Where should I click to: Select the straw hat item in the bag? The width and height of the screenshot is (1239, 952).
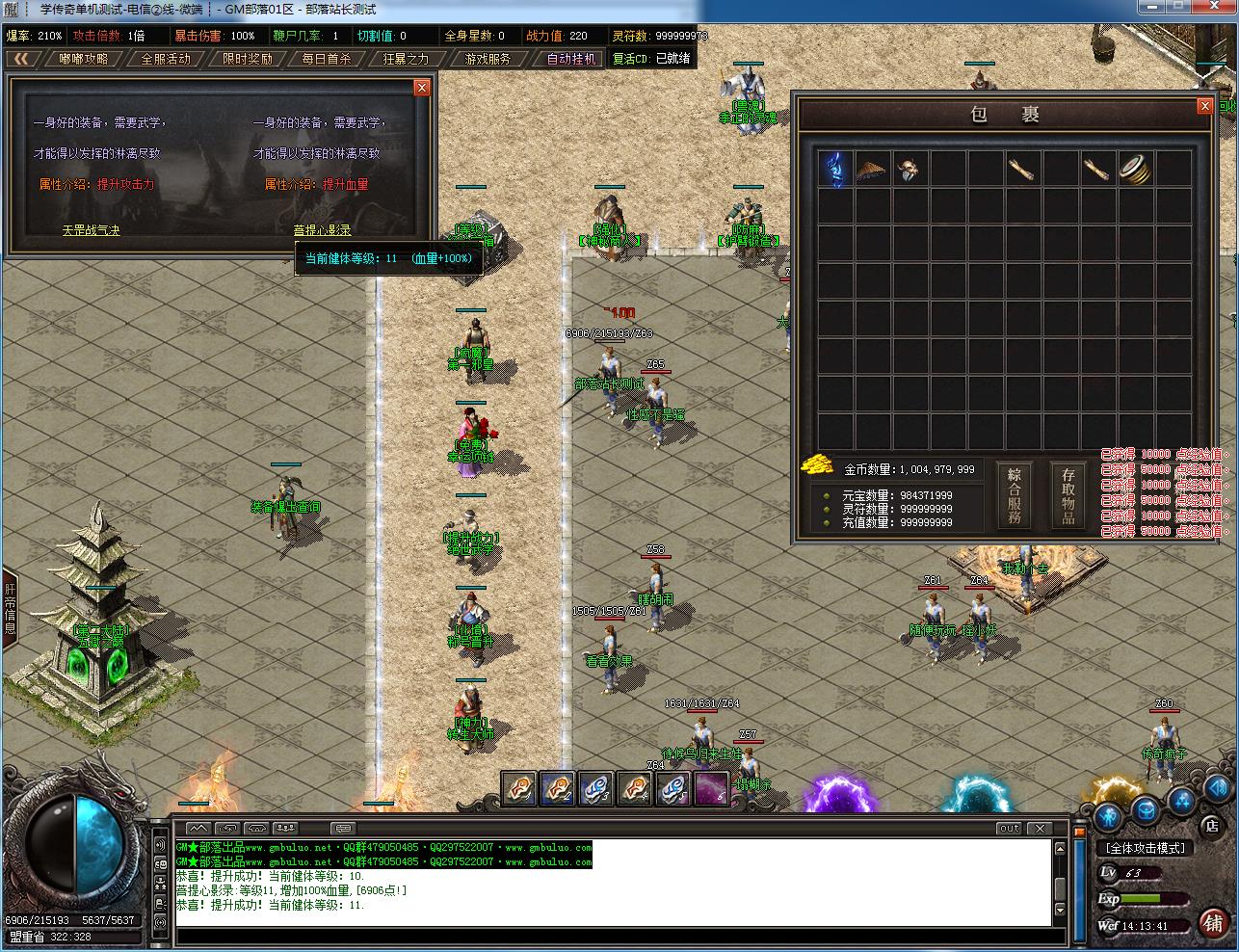coord(872,169)
